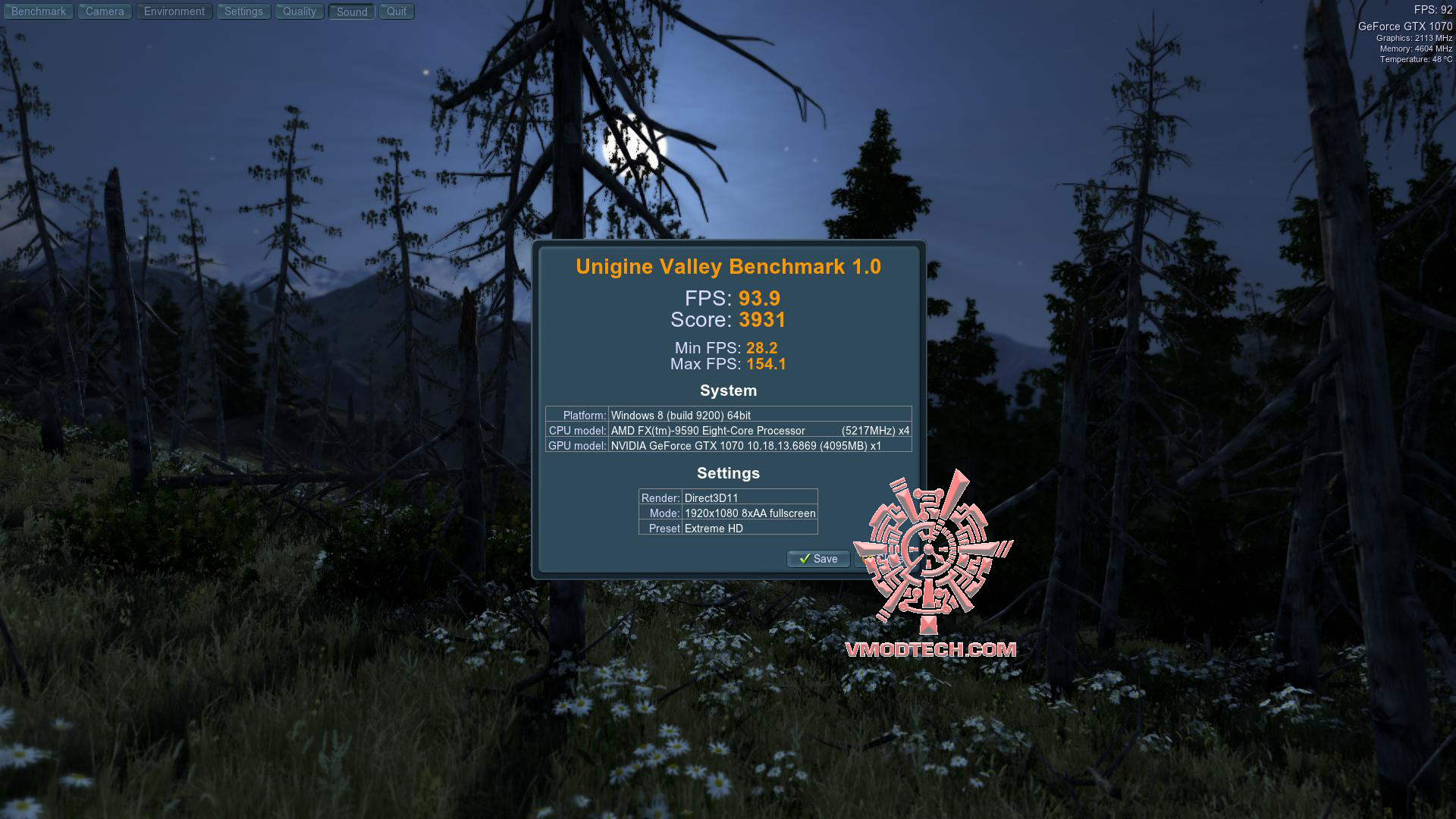The image size is (1456, 819).
Task: Quit the Valley benchmark
Action: (396, 11)
